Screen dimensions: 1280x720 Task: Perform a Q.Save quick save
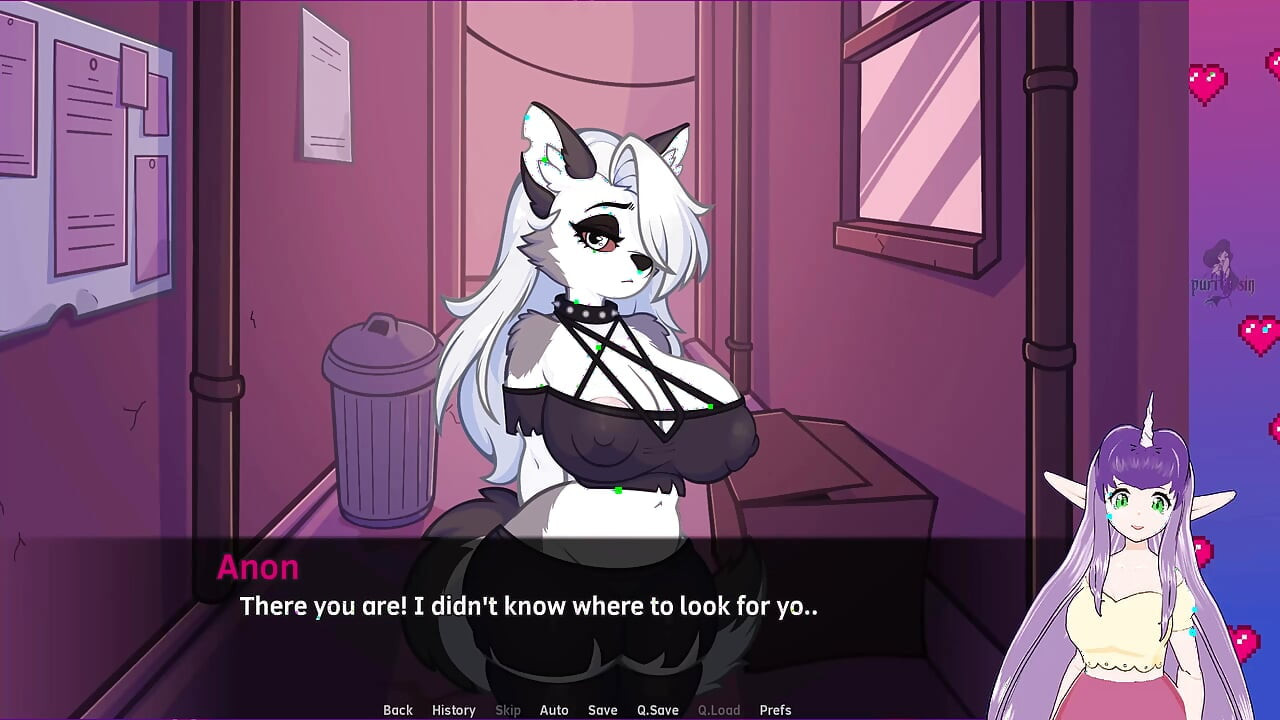click(x=657, y=710)
